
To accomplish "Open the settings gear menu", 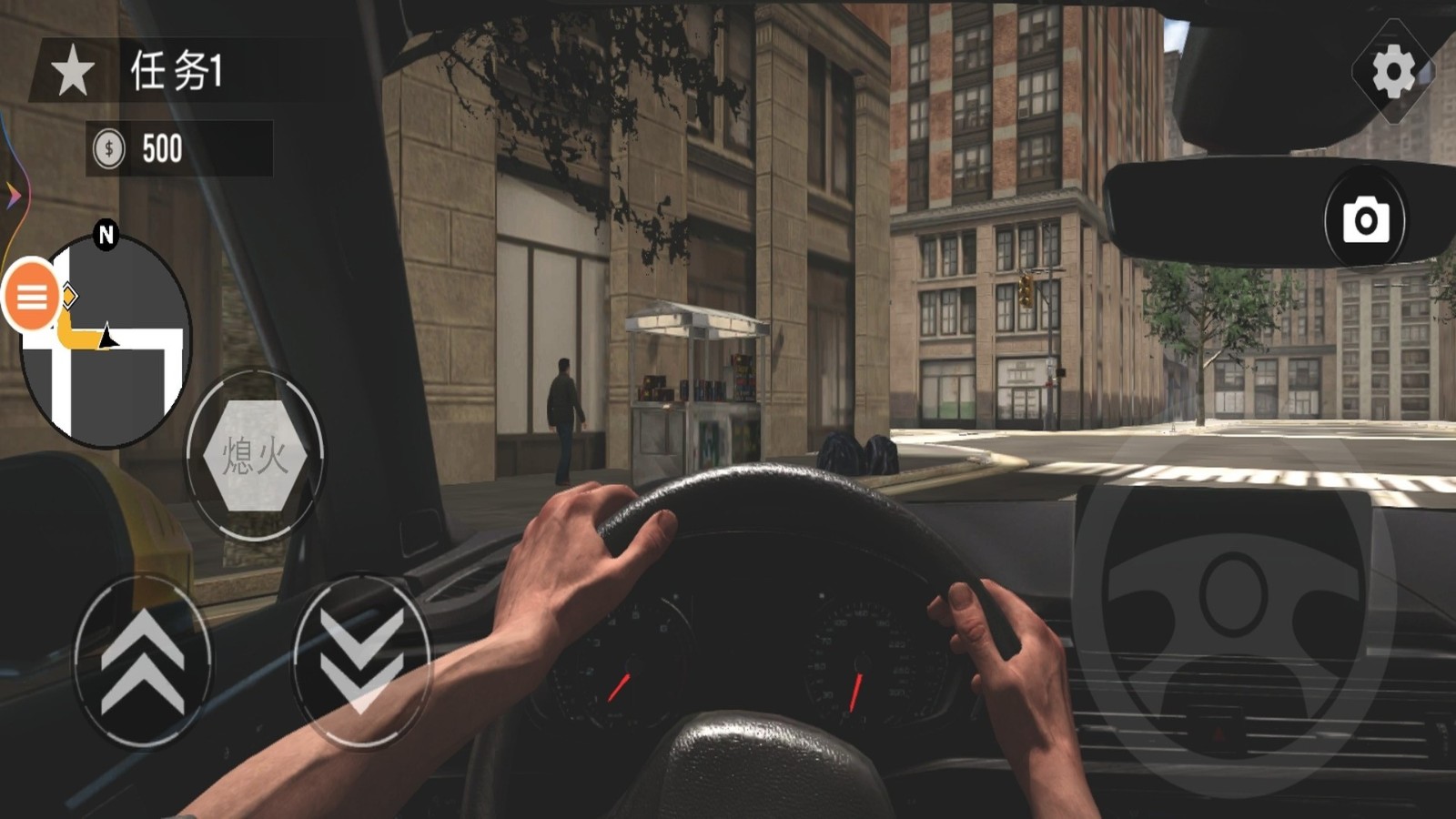I will 1392,72.
